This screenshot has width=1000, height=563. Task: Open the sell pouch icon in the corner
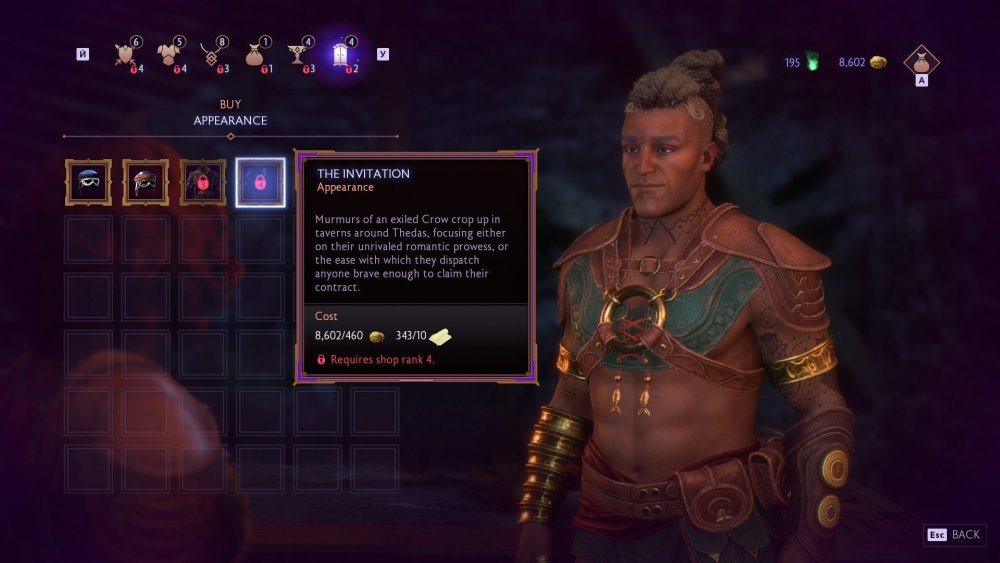tap(921, 62)
